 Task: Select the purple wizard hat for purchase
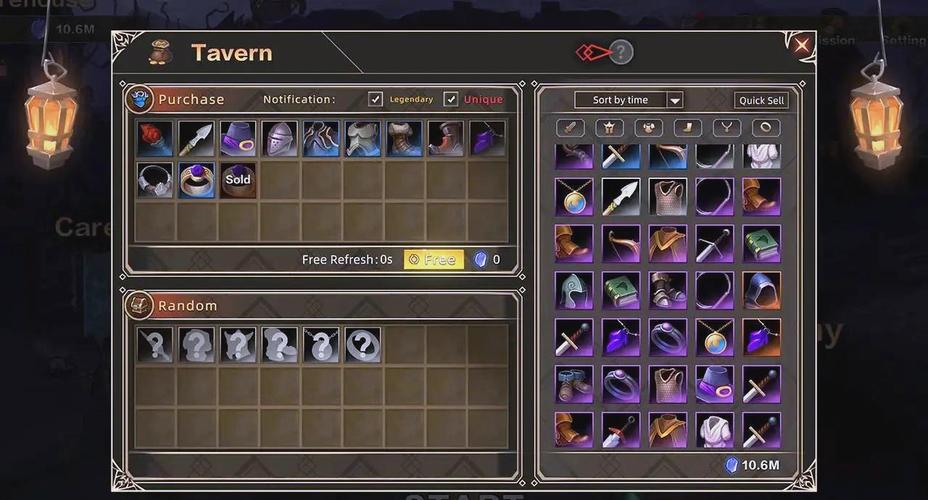238,139
